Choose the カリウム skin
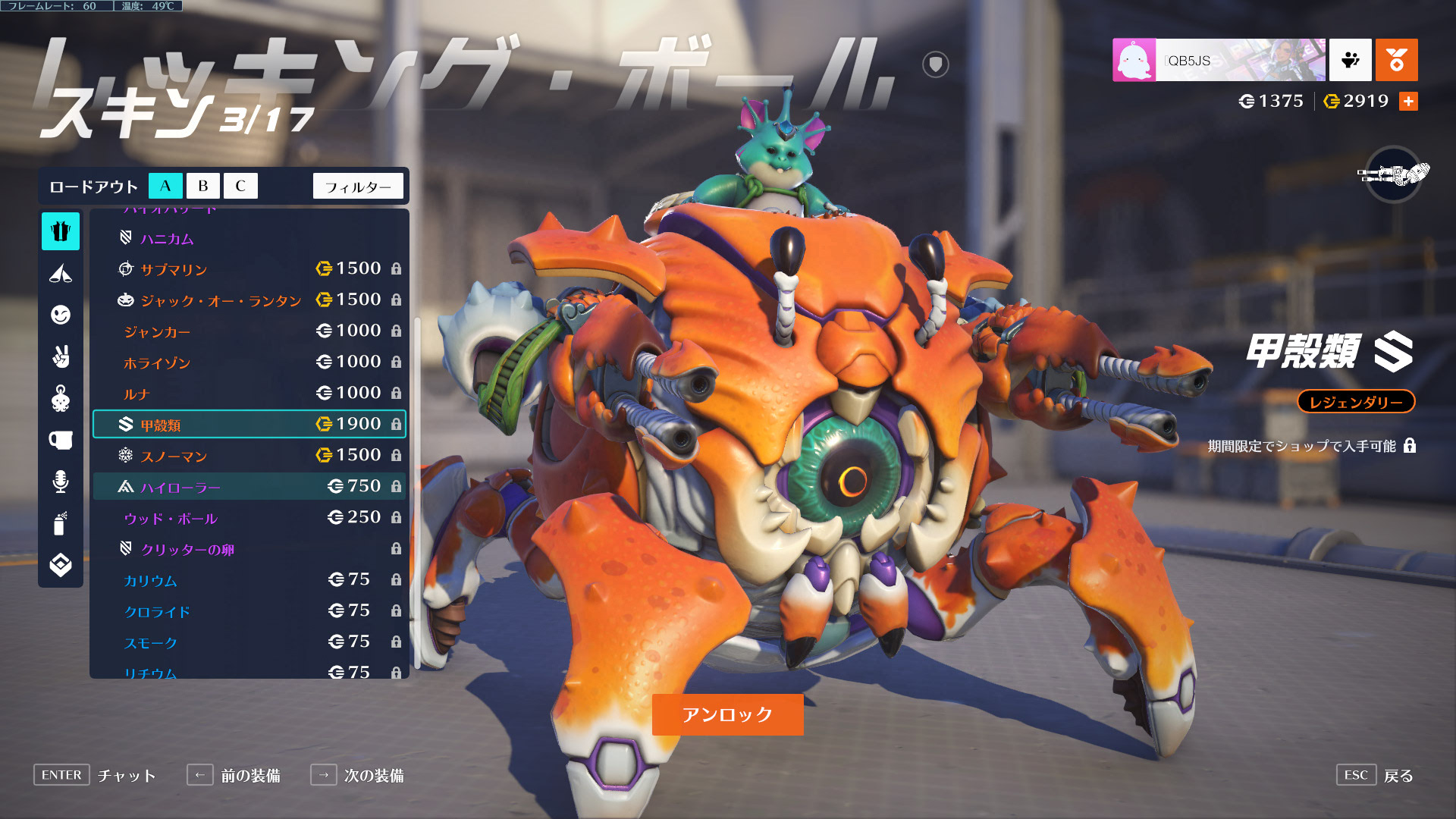1456x819 pixels. click(249, 580)
